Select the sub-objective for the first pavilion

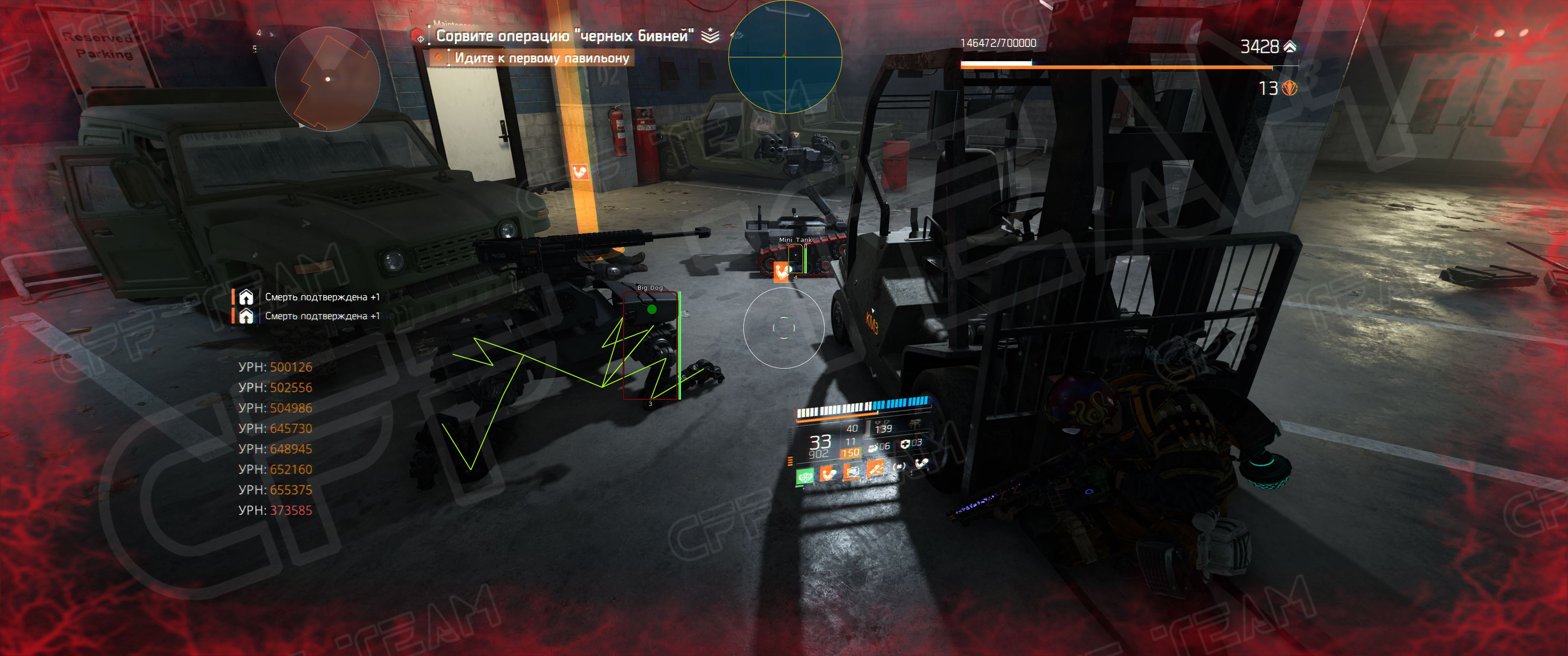tap(541, 58)
